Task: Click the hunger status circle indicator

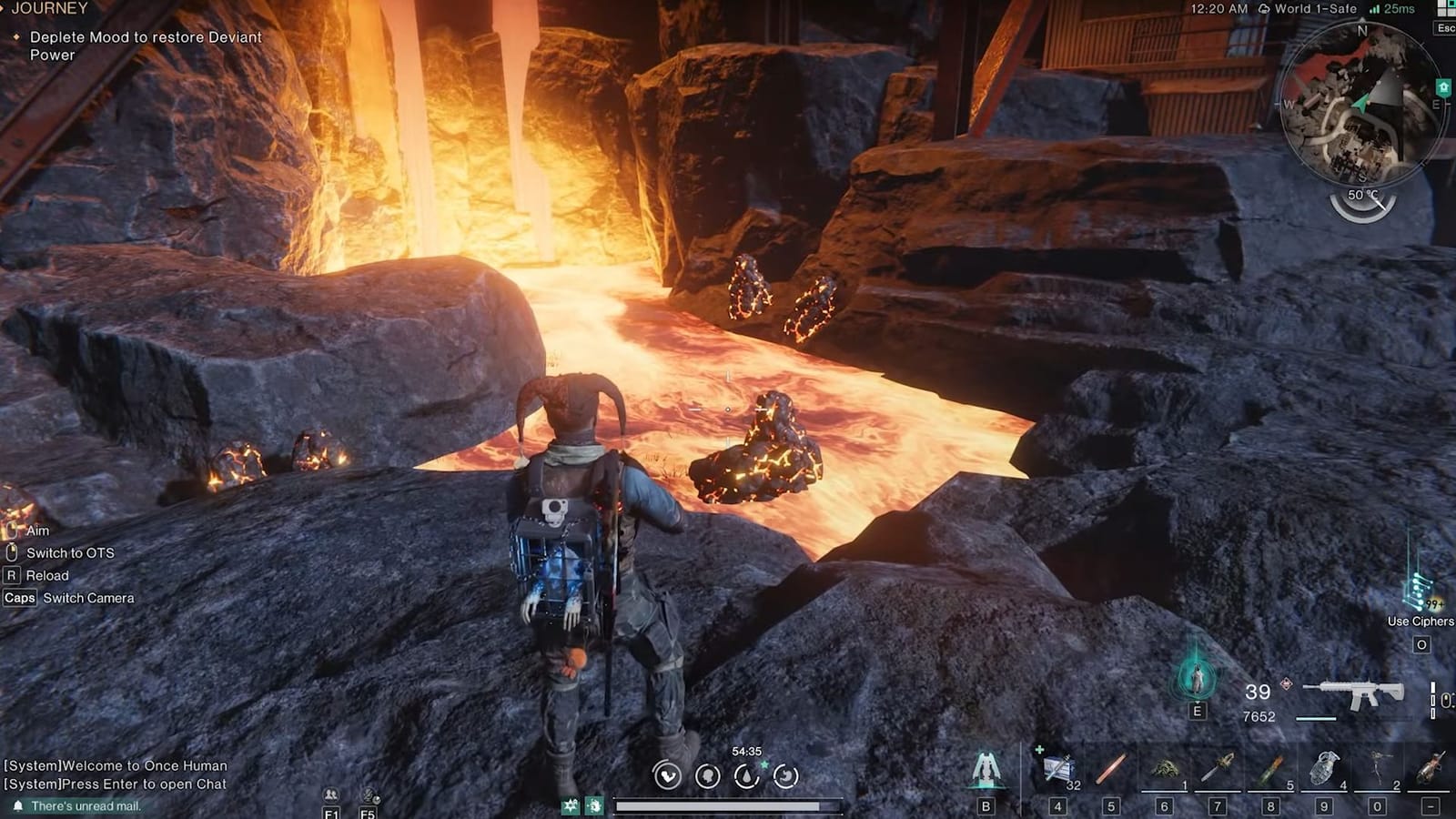Action: (x=784, y=775)
